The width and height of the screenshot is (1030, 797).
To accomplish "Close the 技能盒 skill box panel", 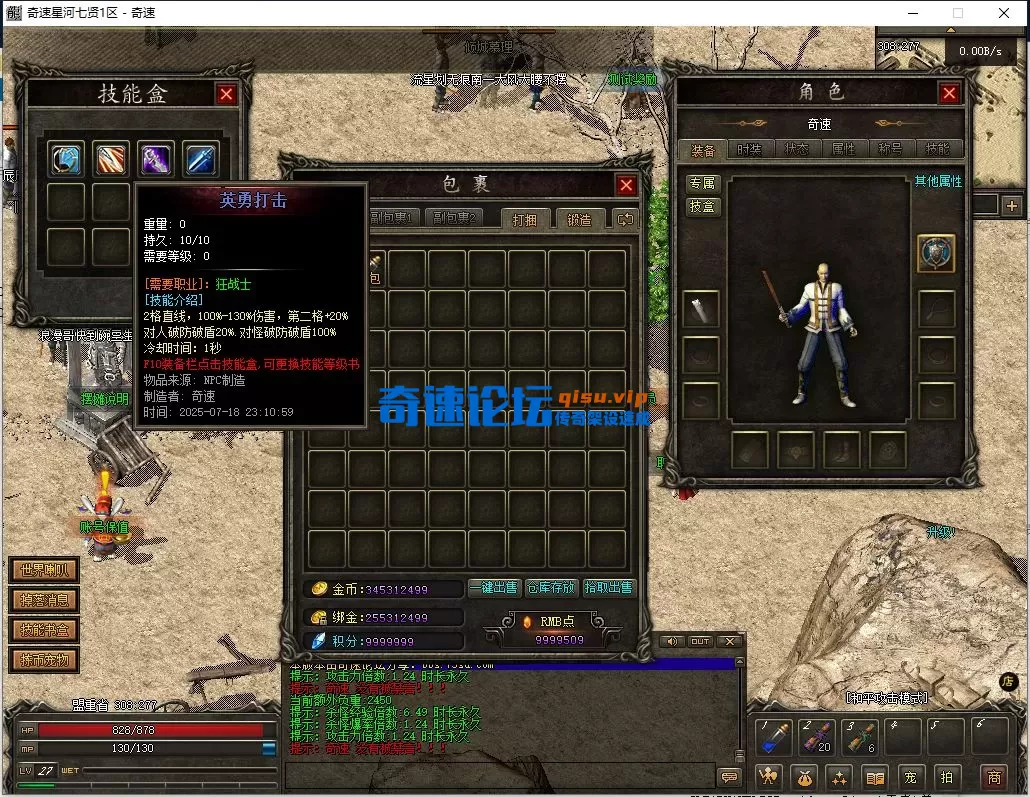I will pyautogui.click(x=227, y=94).
